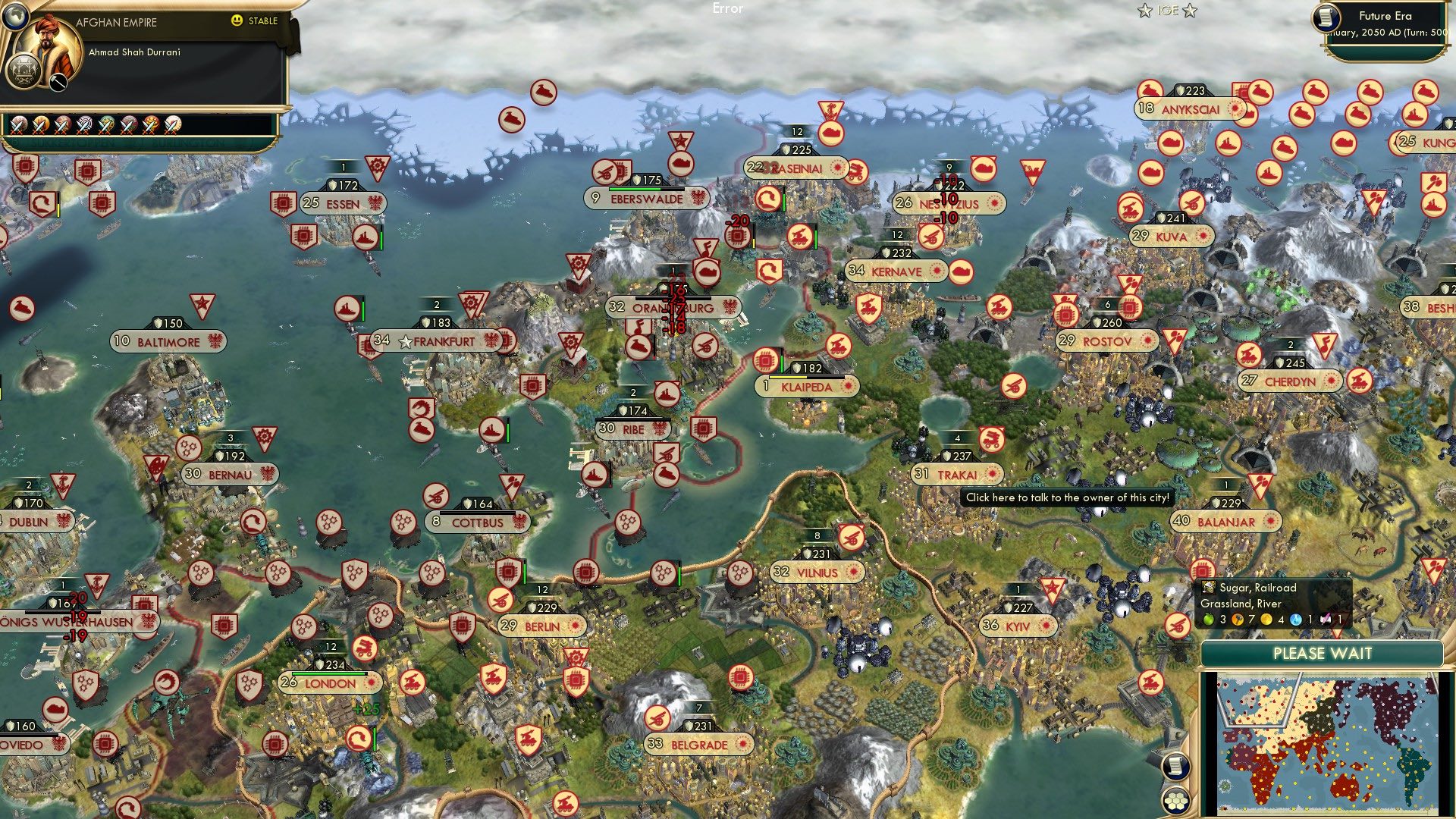Click the globe icon above the leader portrait
Viewport: 1456px width, 819px height.
pyautogui.click(x=17, y=18)
